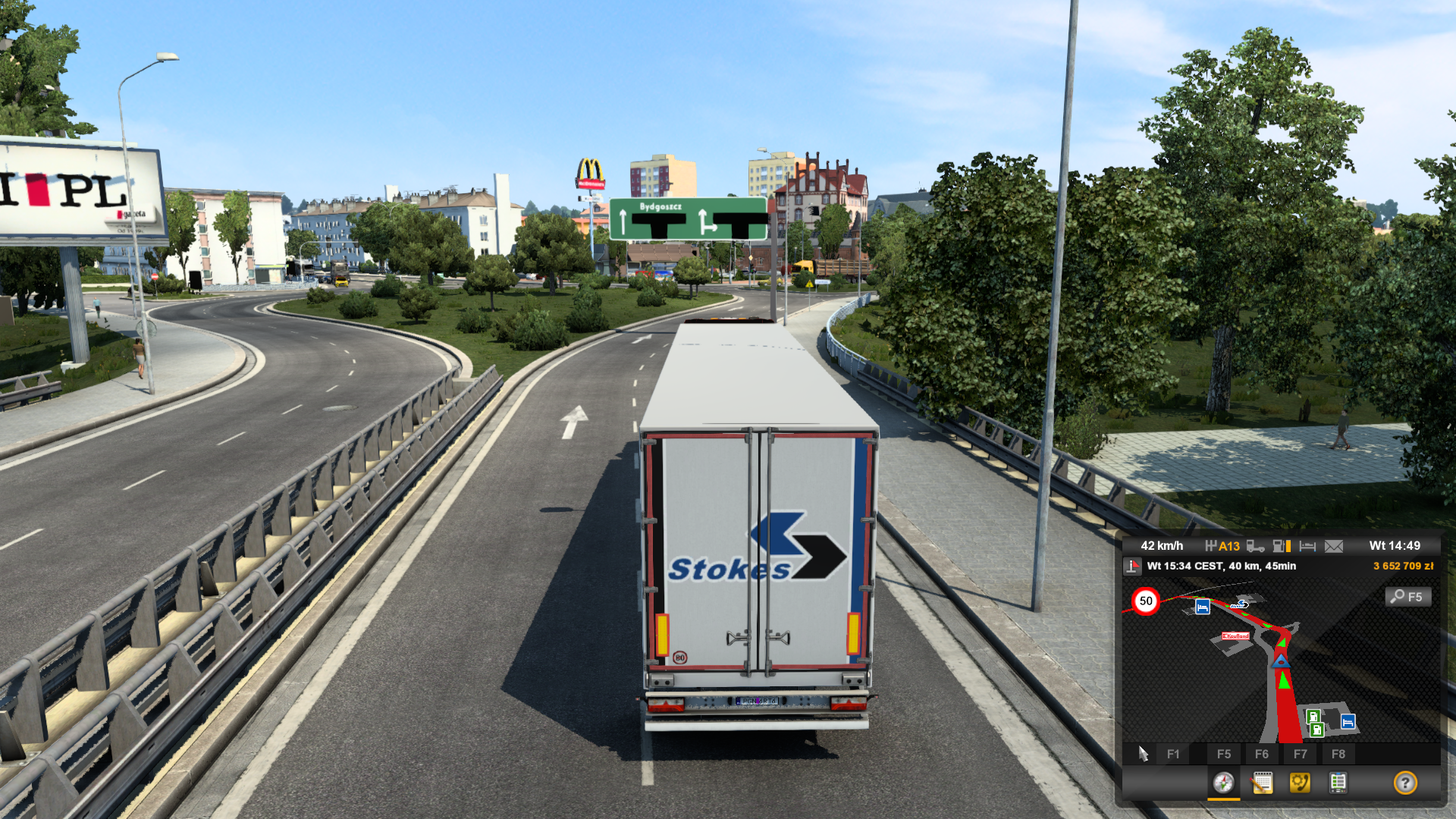Screen dimensions: 1456x819
Task: Switch to the job notepad tab
Action: click(x=1262, y=783)
